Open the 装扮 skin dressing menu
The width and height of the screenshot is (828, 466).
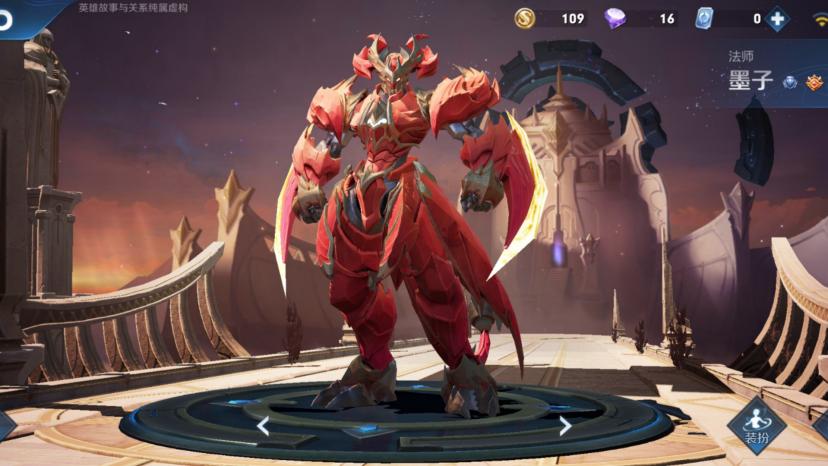756,425
